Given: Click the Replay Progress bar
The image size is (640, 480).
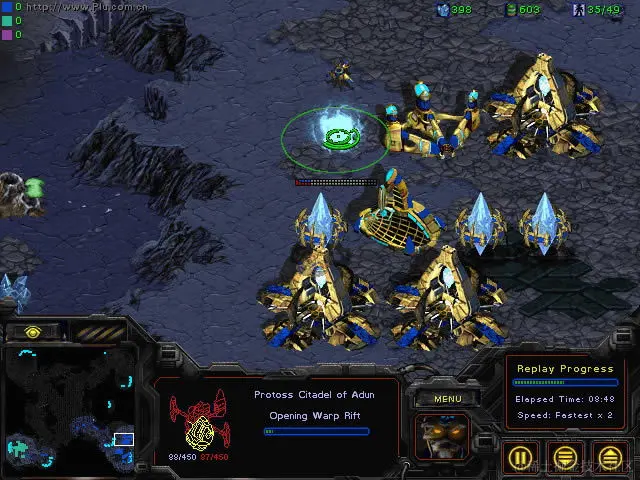Looking at the screenshot, I should (x=563, y=383).
